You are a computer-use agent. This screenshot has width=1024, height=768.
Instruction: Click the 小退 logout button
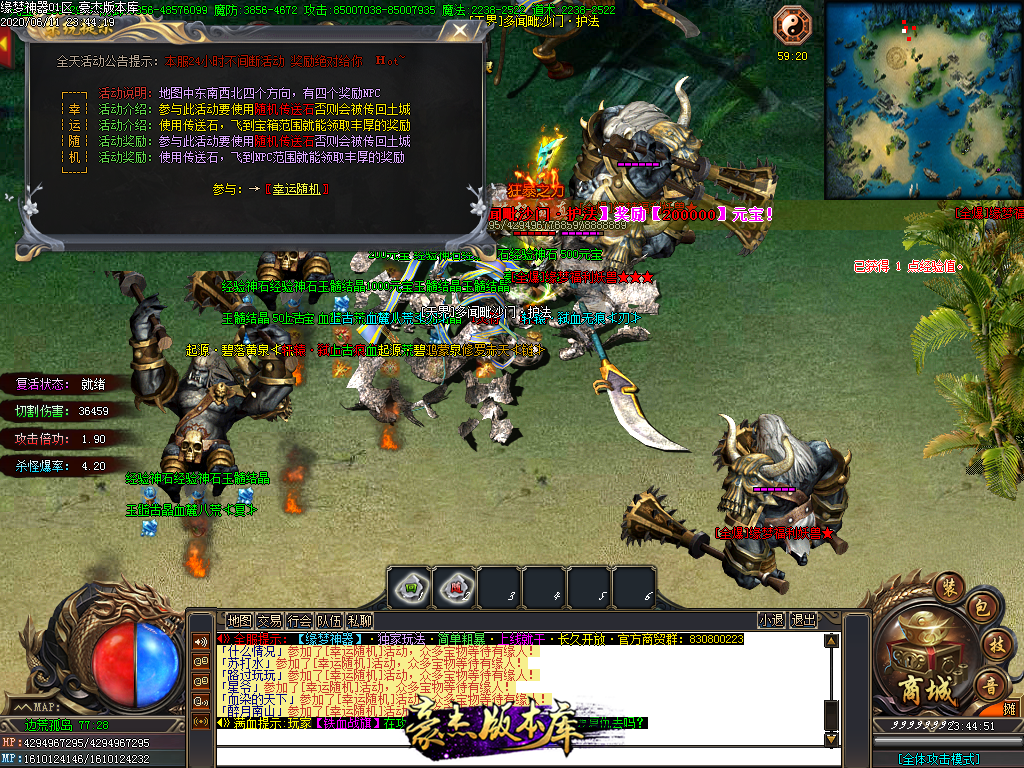point(771,621)
